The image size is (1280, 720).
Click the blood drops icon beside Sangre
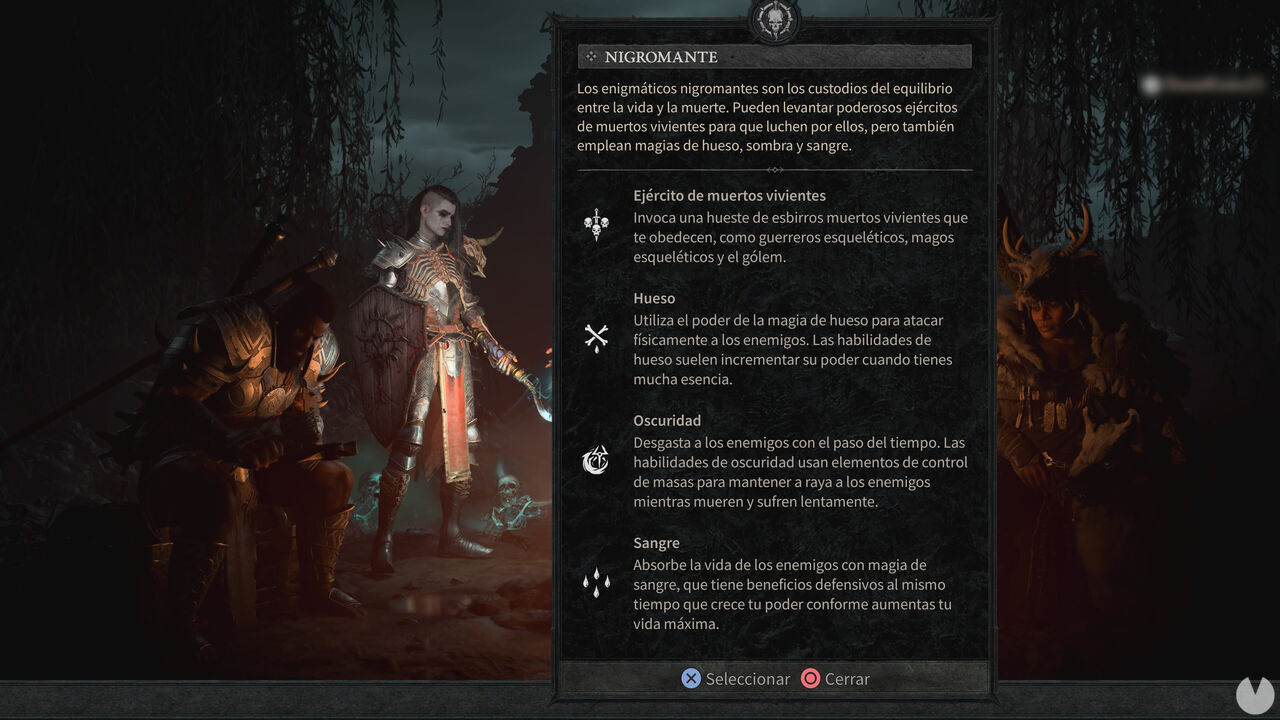[x=595, y=582]
